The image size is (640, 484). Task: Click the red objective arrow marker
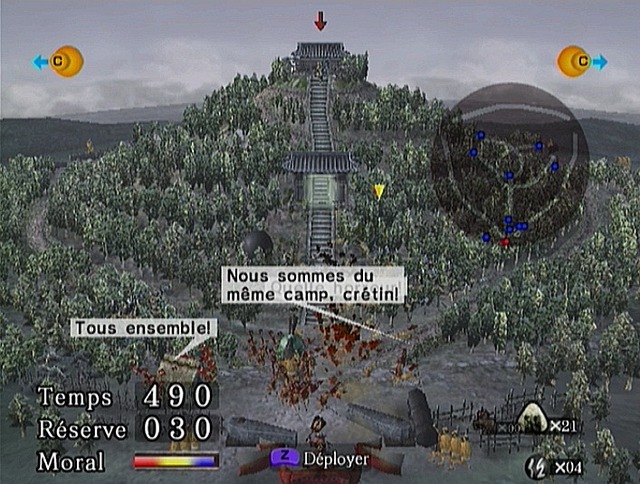pos(320,21)
